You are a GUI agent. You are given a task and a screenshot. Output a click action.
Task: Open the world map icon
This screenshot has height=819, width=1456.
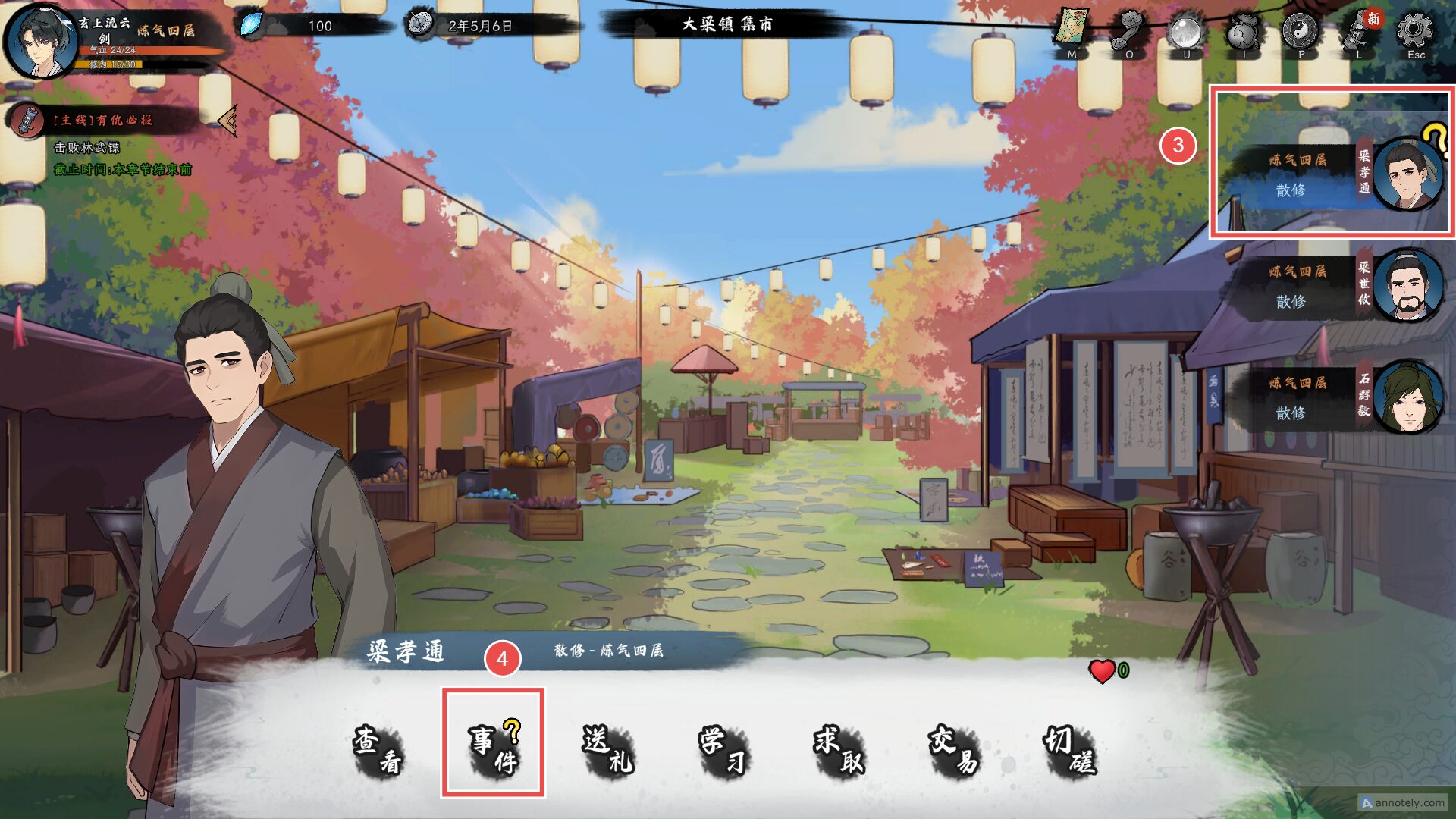click(x=1072, y=30)
